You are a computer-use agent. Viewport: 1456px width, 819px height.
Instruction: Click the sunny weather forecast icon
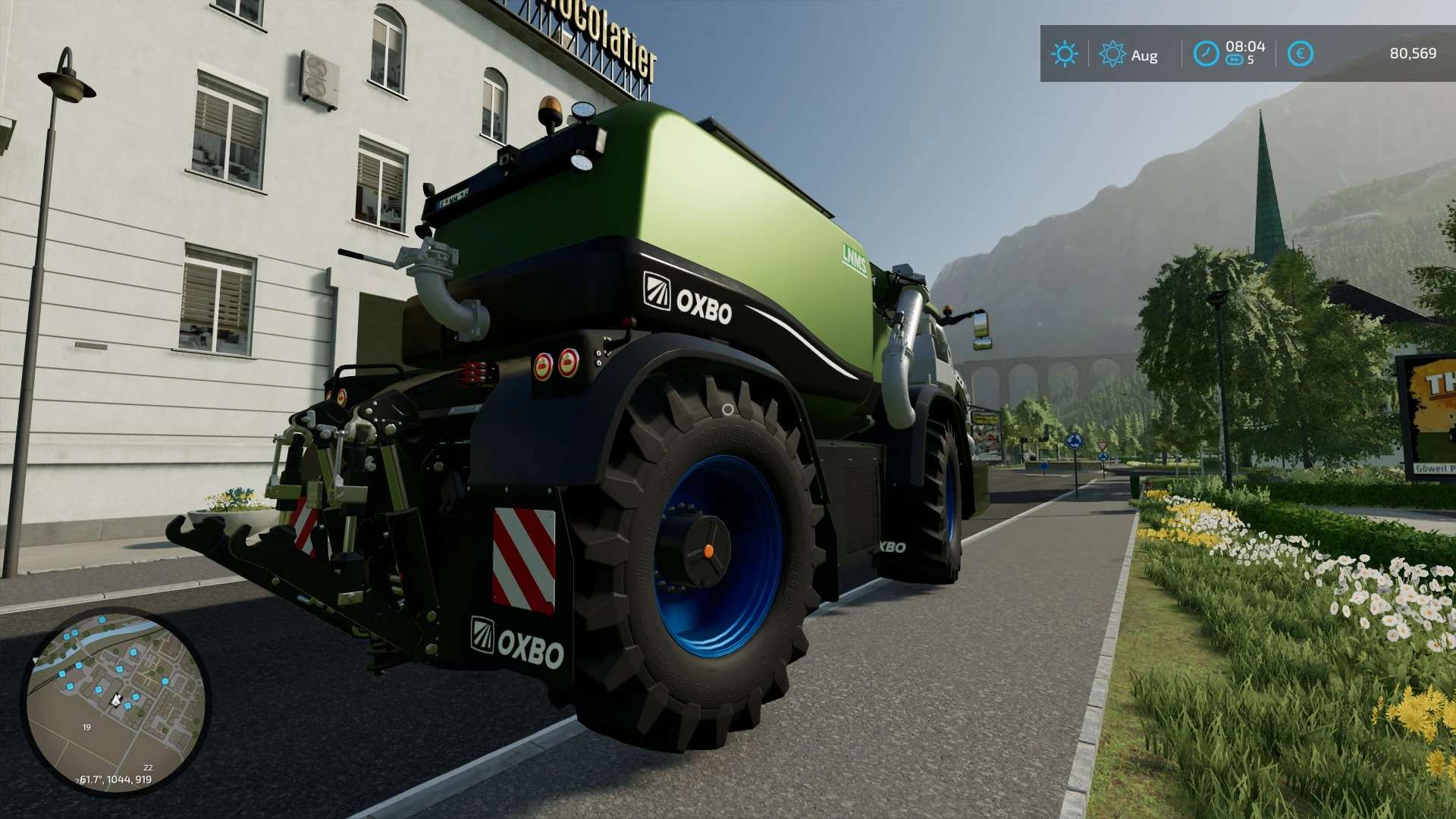(x=1064, y=54)
